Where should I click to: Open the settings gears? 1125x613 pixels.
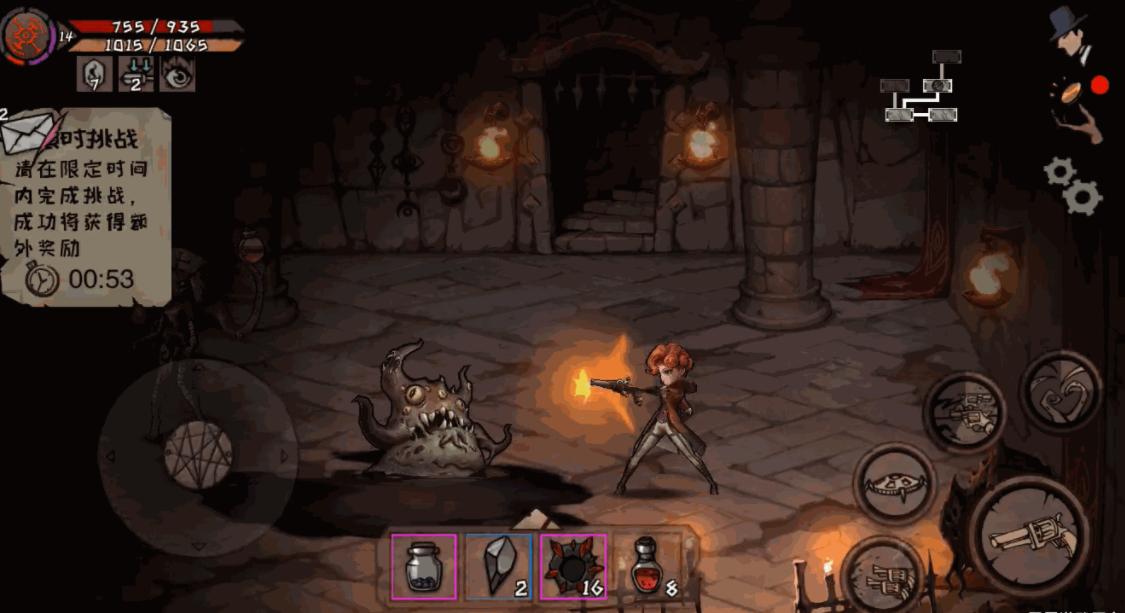pos(1073,186)
